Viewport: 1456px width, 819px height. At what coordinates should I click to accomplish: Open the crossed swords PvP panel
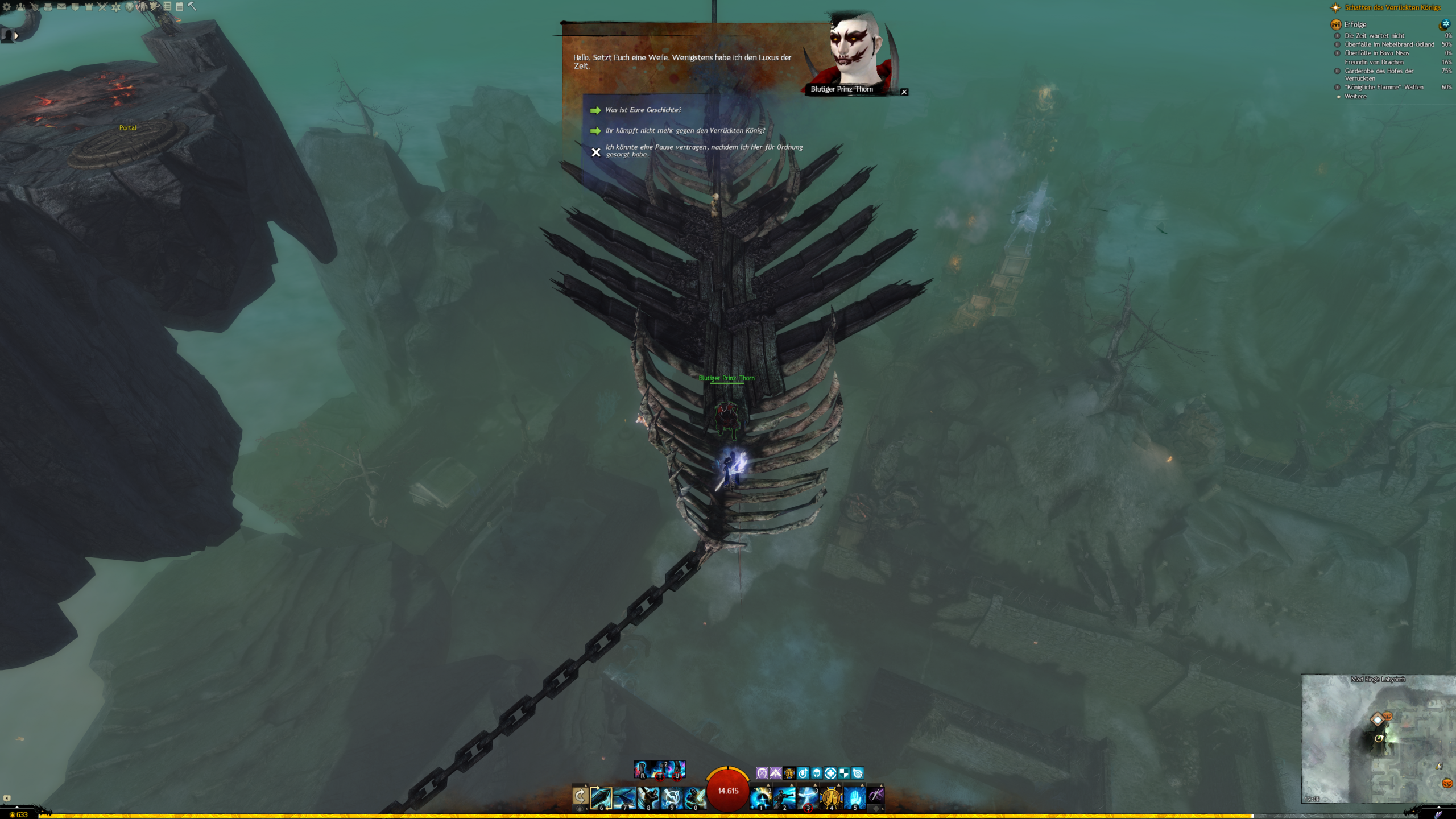coord(102,7)
